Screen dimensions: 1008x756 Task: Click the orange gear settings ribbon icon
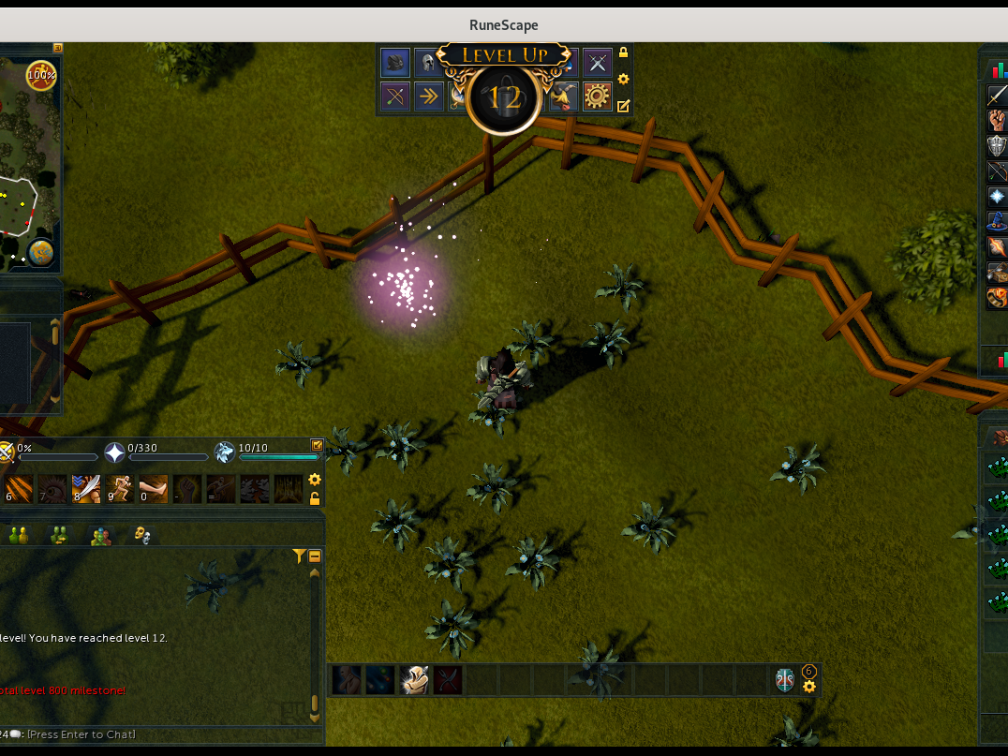597,96
